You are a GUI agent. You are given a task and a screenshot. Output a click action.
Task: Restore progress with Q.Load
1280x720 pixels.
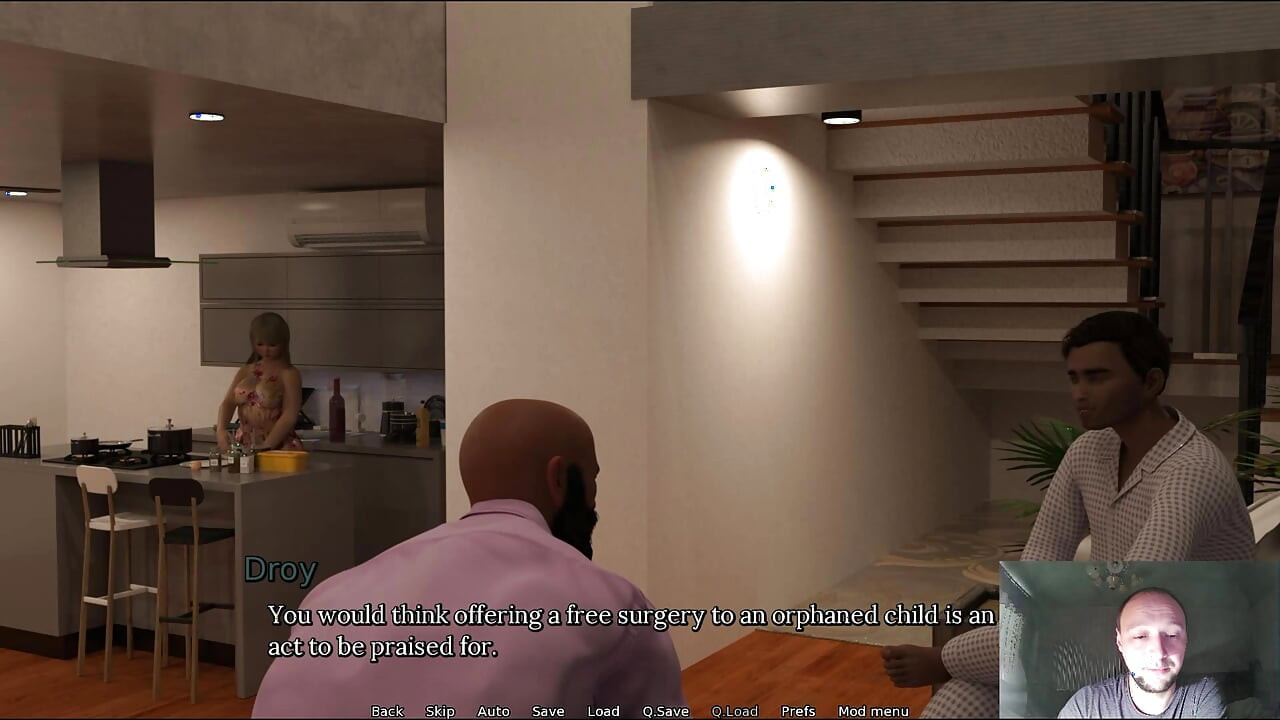(733, 711)
